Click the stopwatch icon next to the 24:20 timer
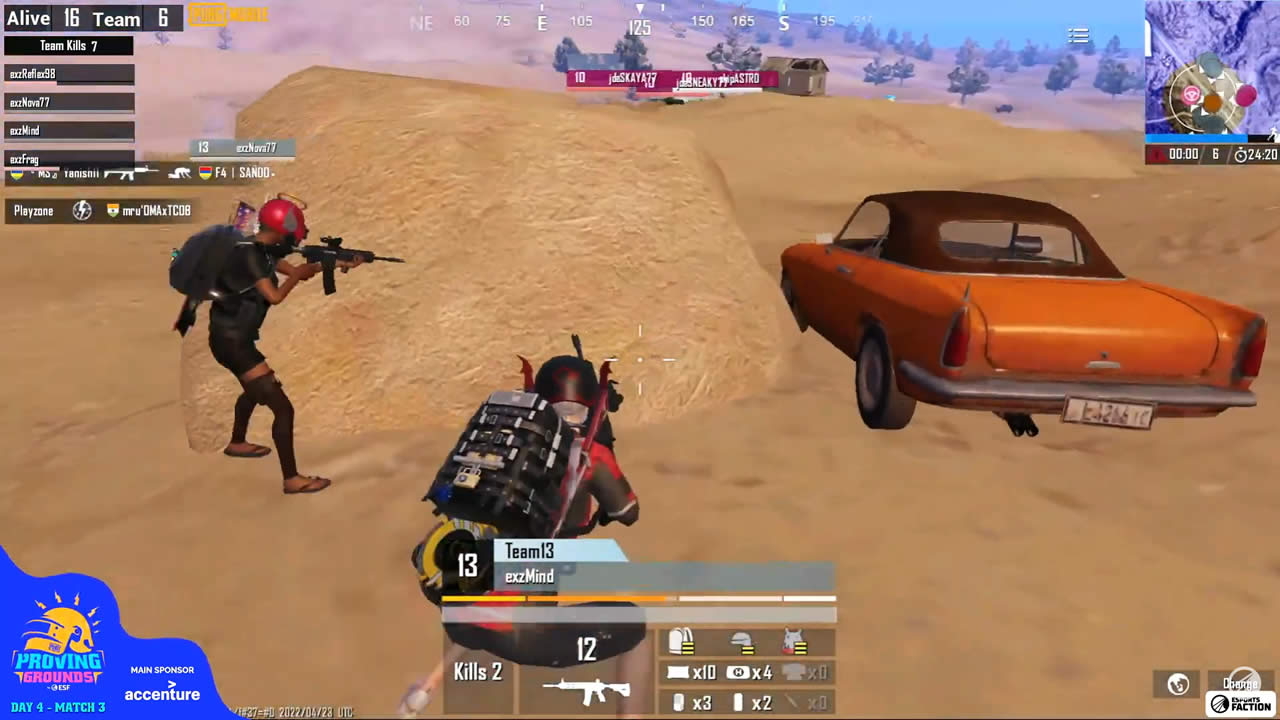This screenshot has height=720, width=1280. pyautogui.click(x=1241, y=155)
